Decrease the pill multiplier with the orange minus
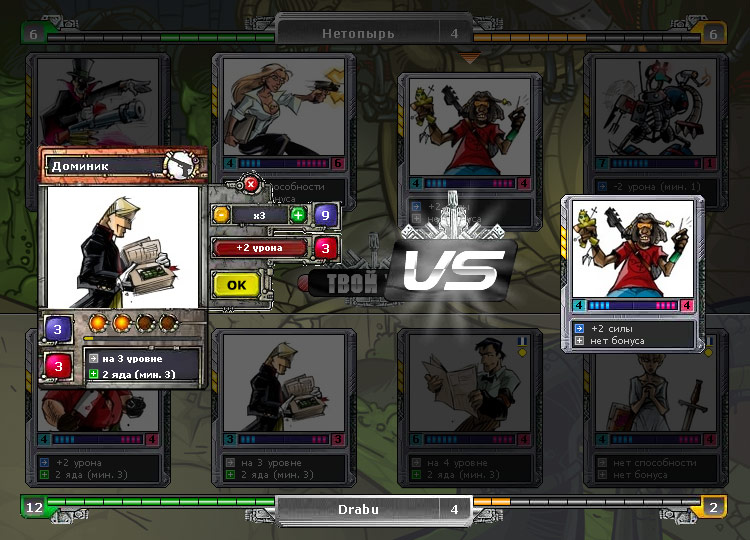Screen dimensions: 750x540 pyautogui.click(x=222, y=215)
